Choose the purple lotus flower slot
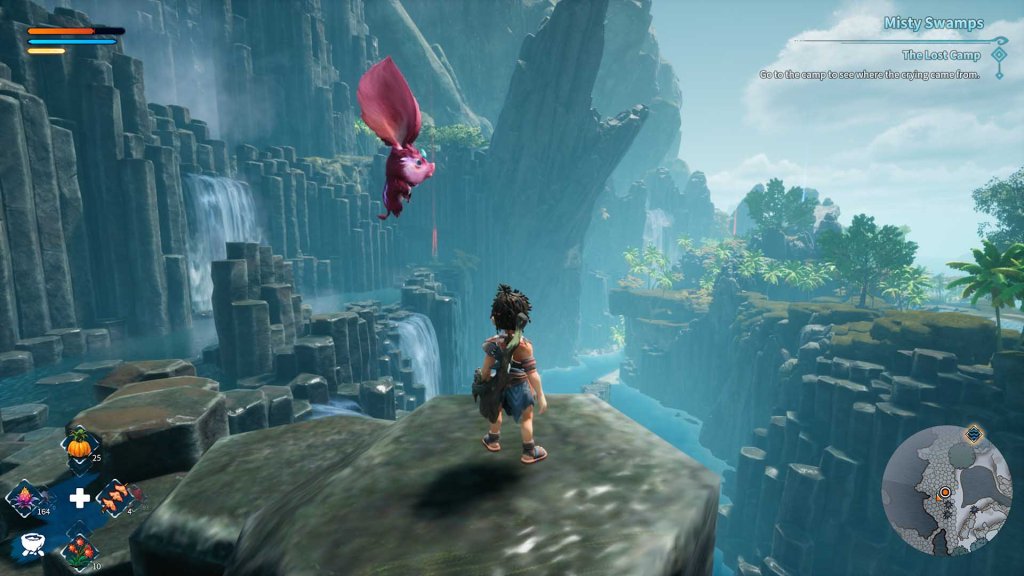Screen dimensions: 1024x576 pyautogui.click(x=25, y=497)
